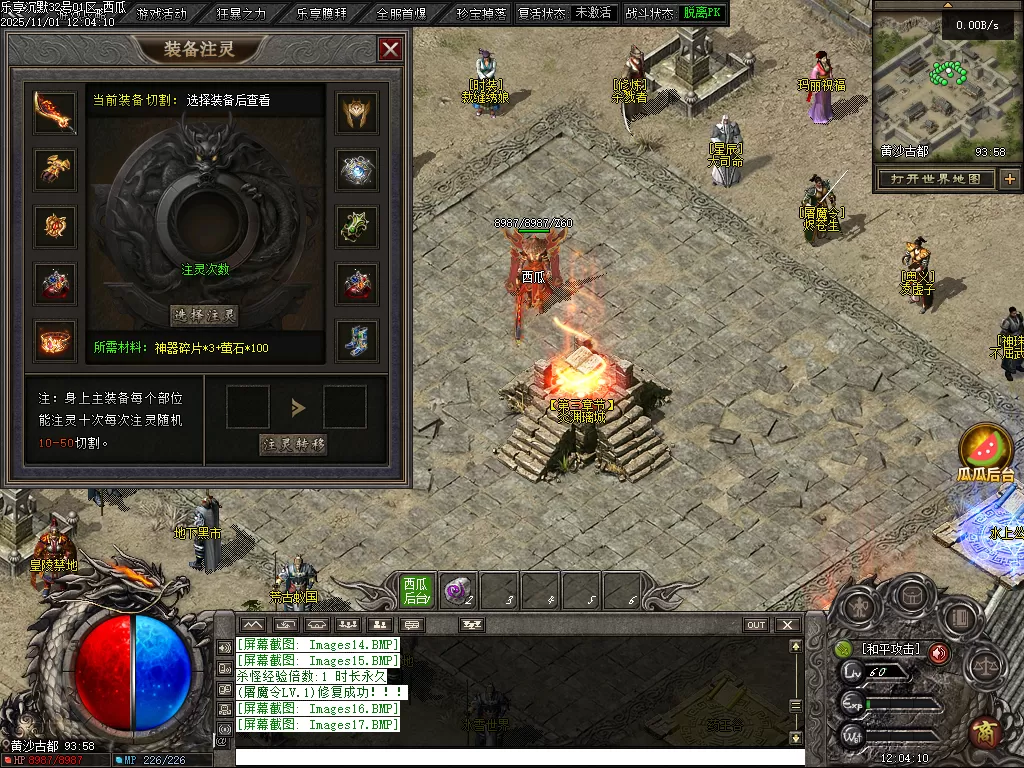
Task: Open the 狂暴之力 menu
Action: click(242, 14)
